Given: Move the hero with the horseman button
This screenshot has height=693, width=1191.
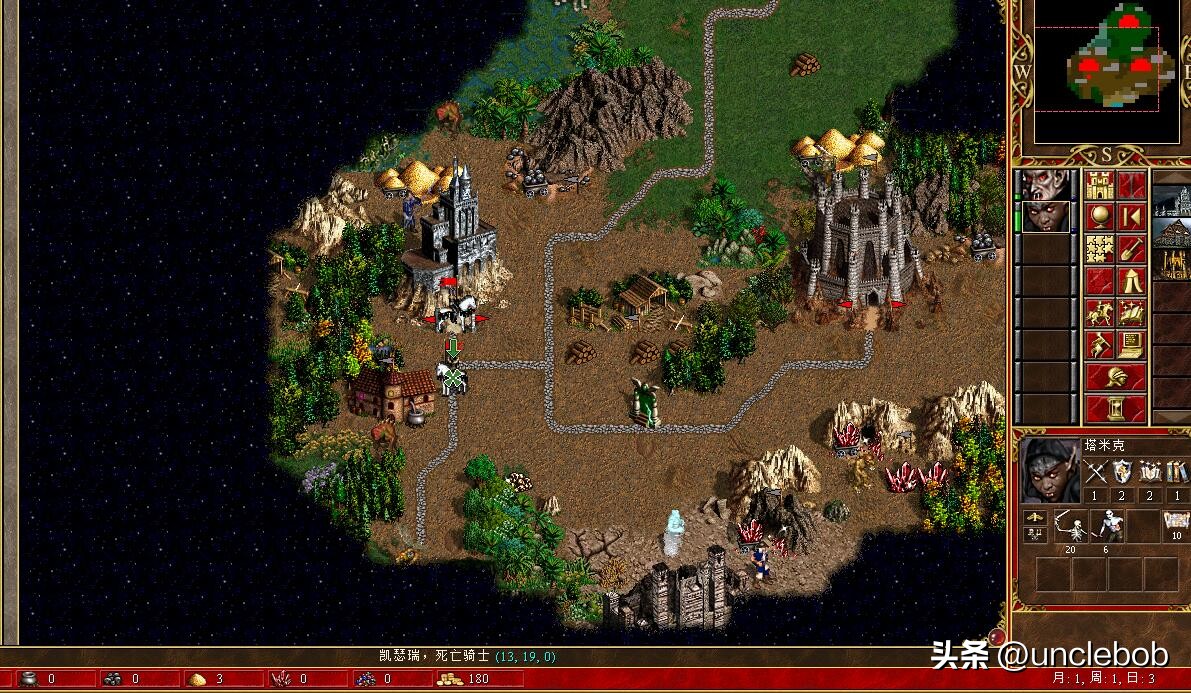Looking at the screenshot, I should click(x=1100, y=313).
